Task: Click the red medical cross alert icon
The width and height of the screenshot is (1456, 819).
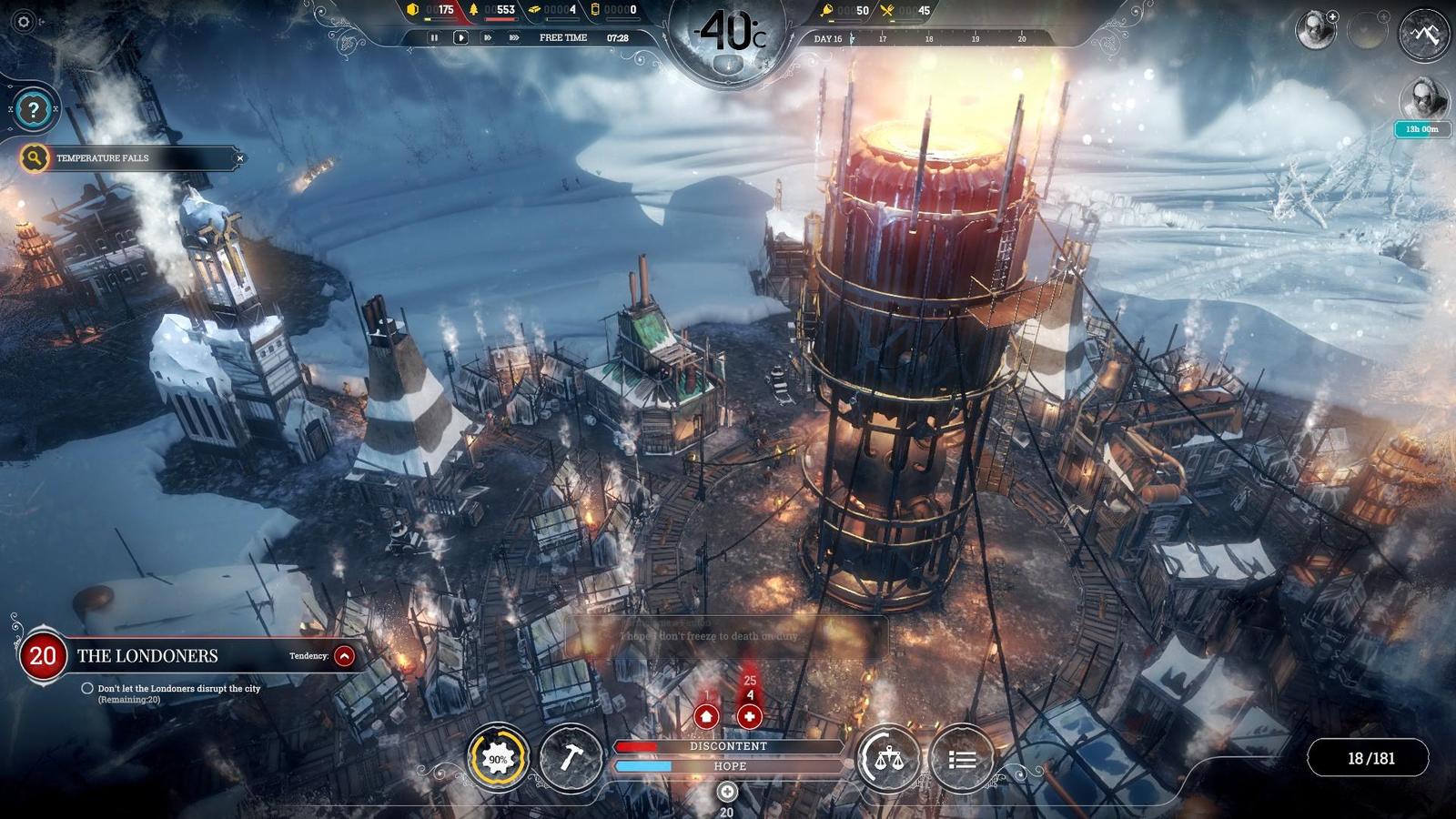Action: 749,716
